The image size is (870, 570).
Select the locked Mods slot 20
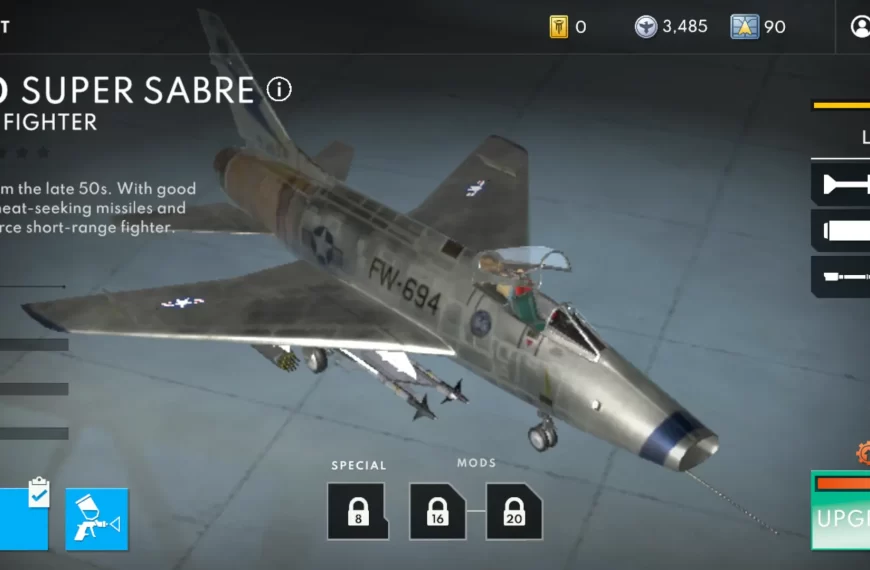pos(514,511)
